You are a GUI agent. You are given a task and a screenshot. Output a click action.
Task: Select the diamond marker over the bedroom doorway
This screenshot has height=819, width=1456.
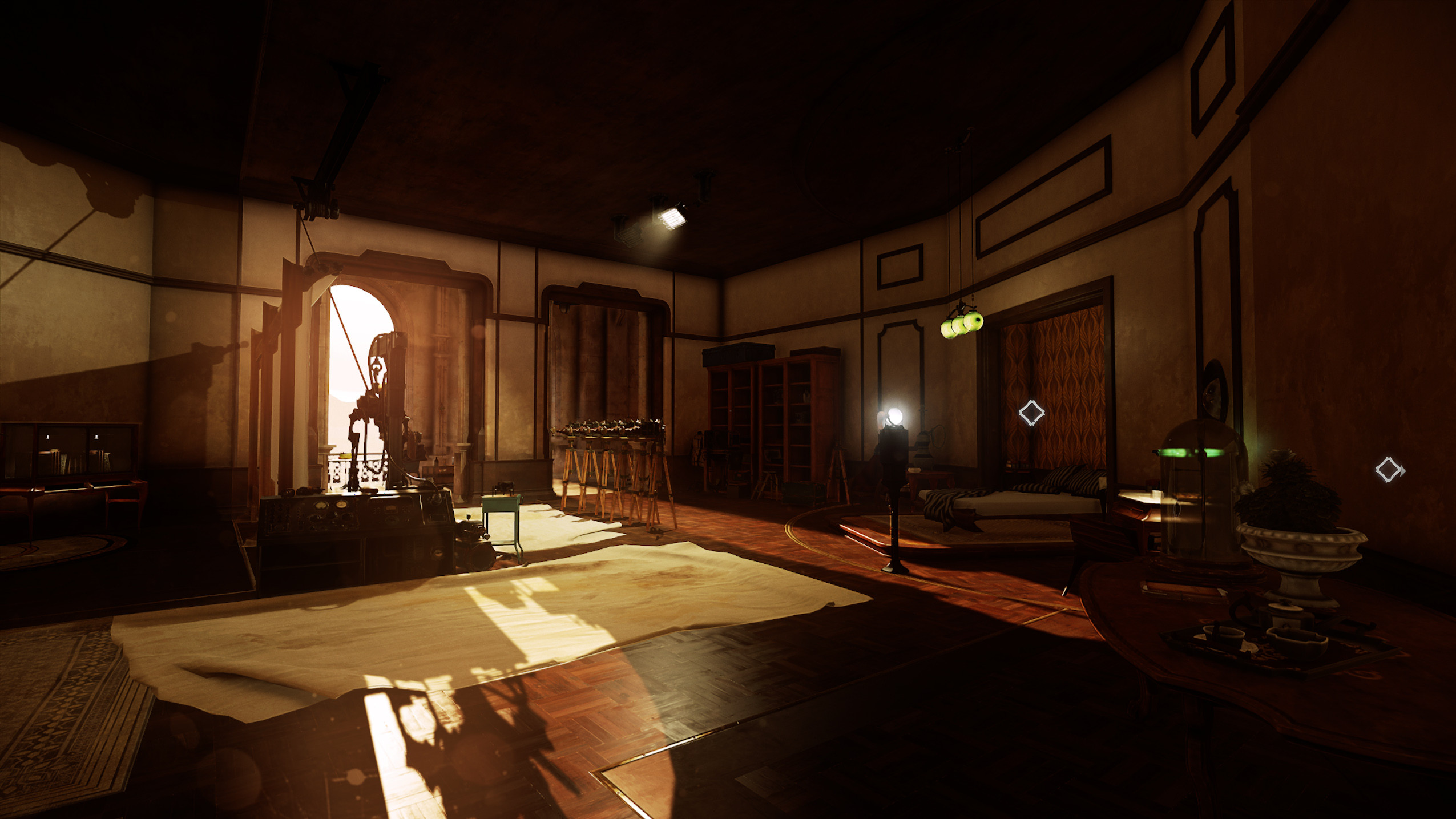(x=1031, y=413)
